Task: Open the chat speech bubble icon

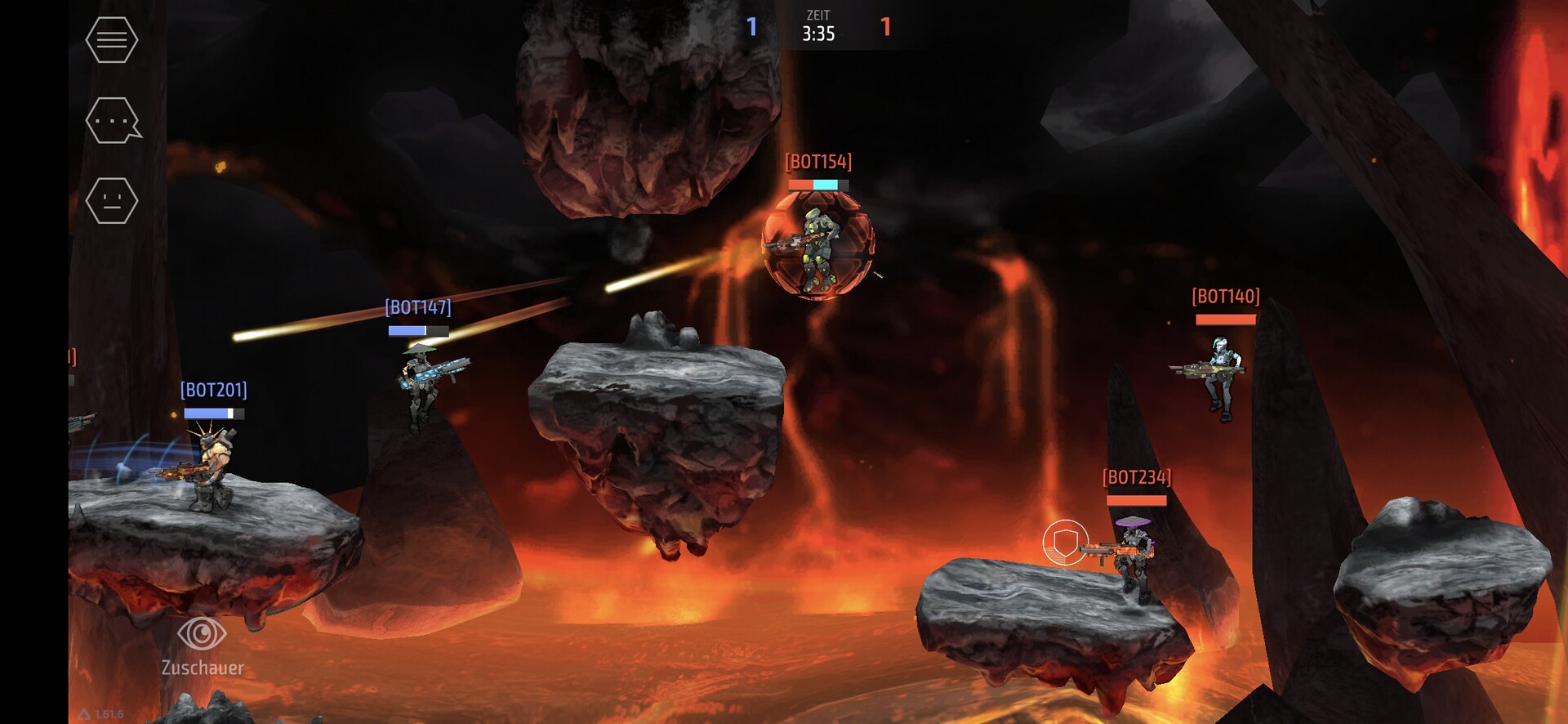Action: click(x=112, y=120)
